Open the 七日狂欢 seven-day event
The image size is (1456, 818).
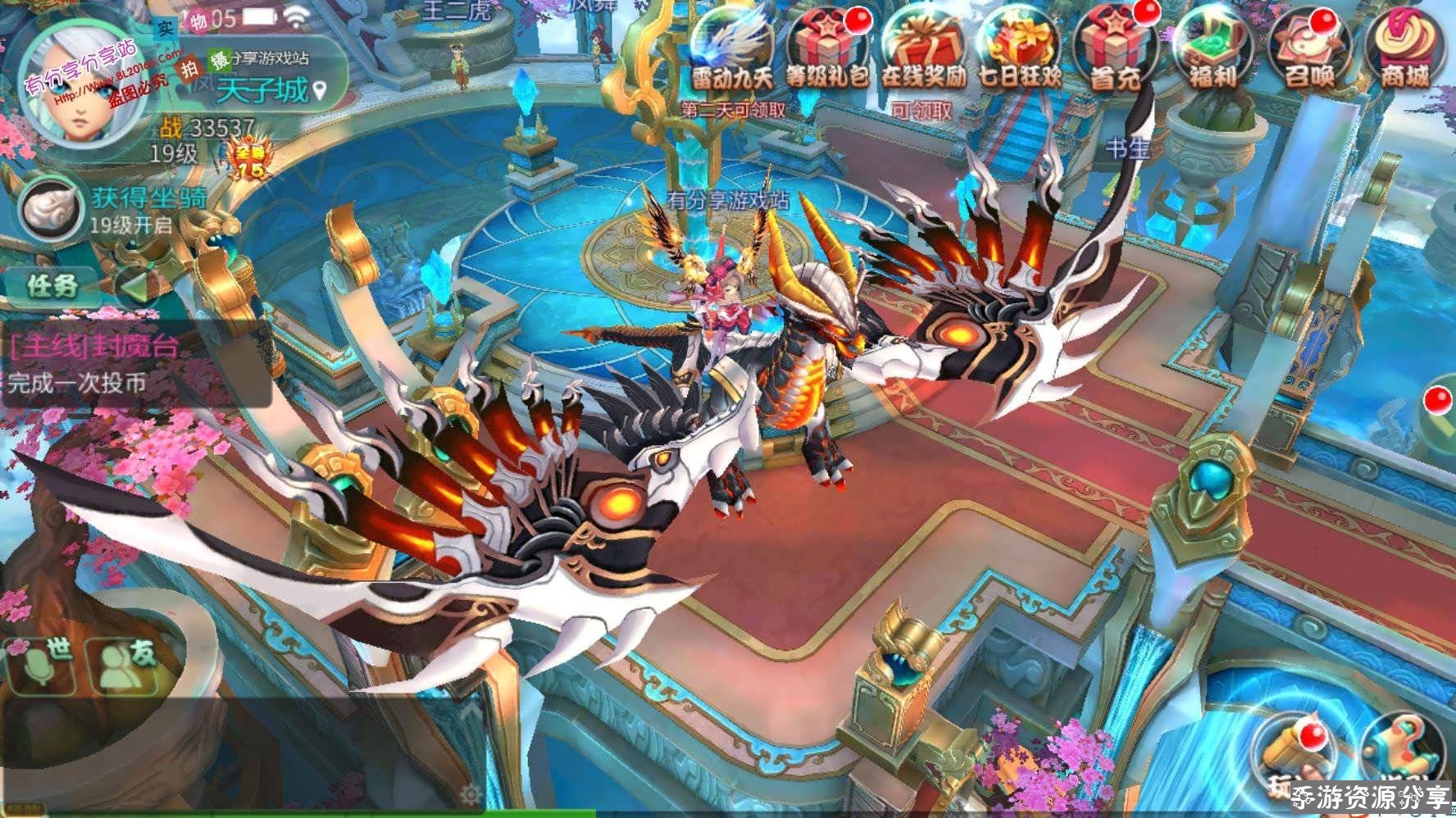[1020, 48]
